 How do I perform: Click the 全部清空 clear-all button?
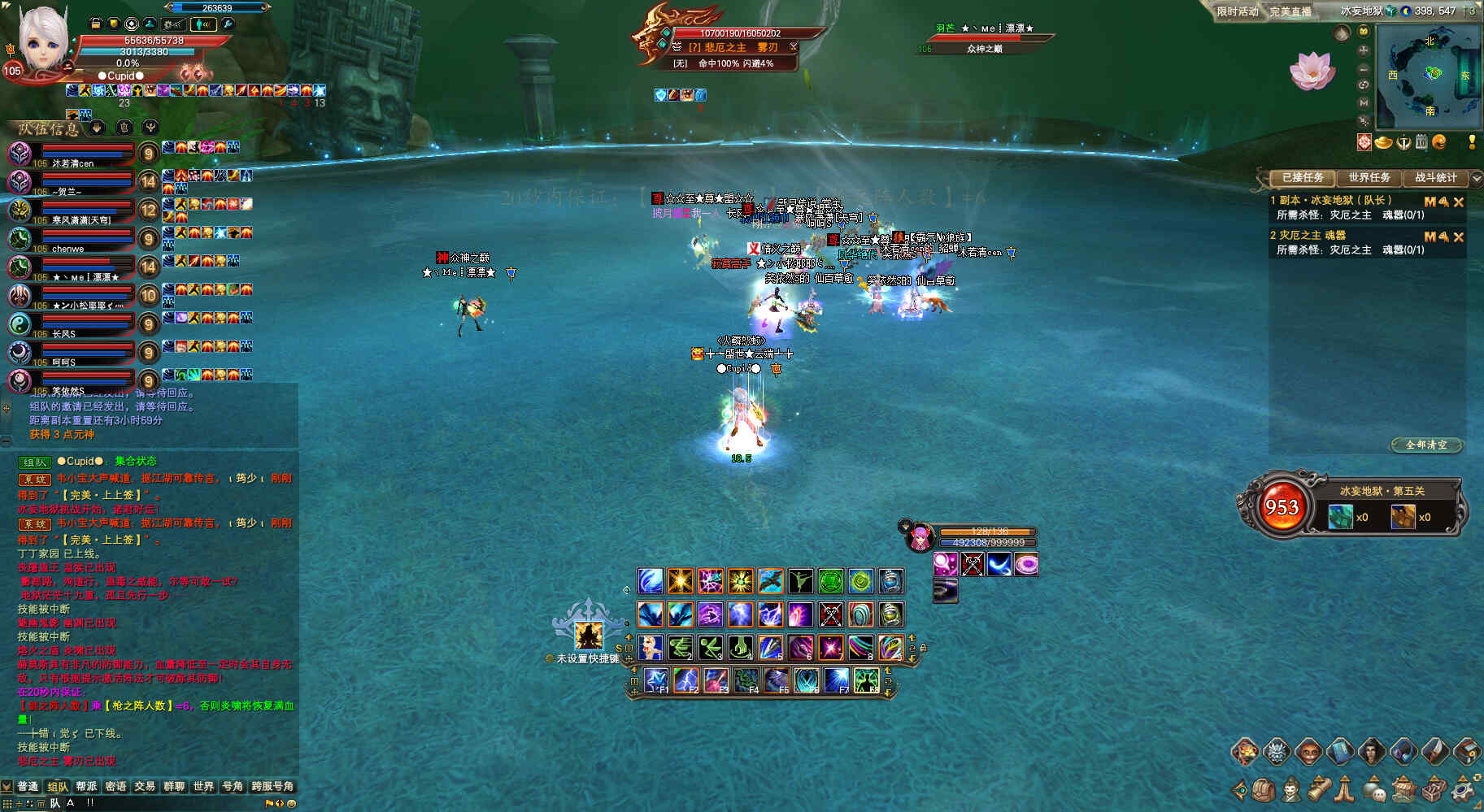pos(1426,445)
